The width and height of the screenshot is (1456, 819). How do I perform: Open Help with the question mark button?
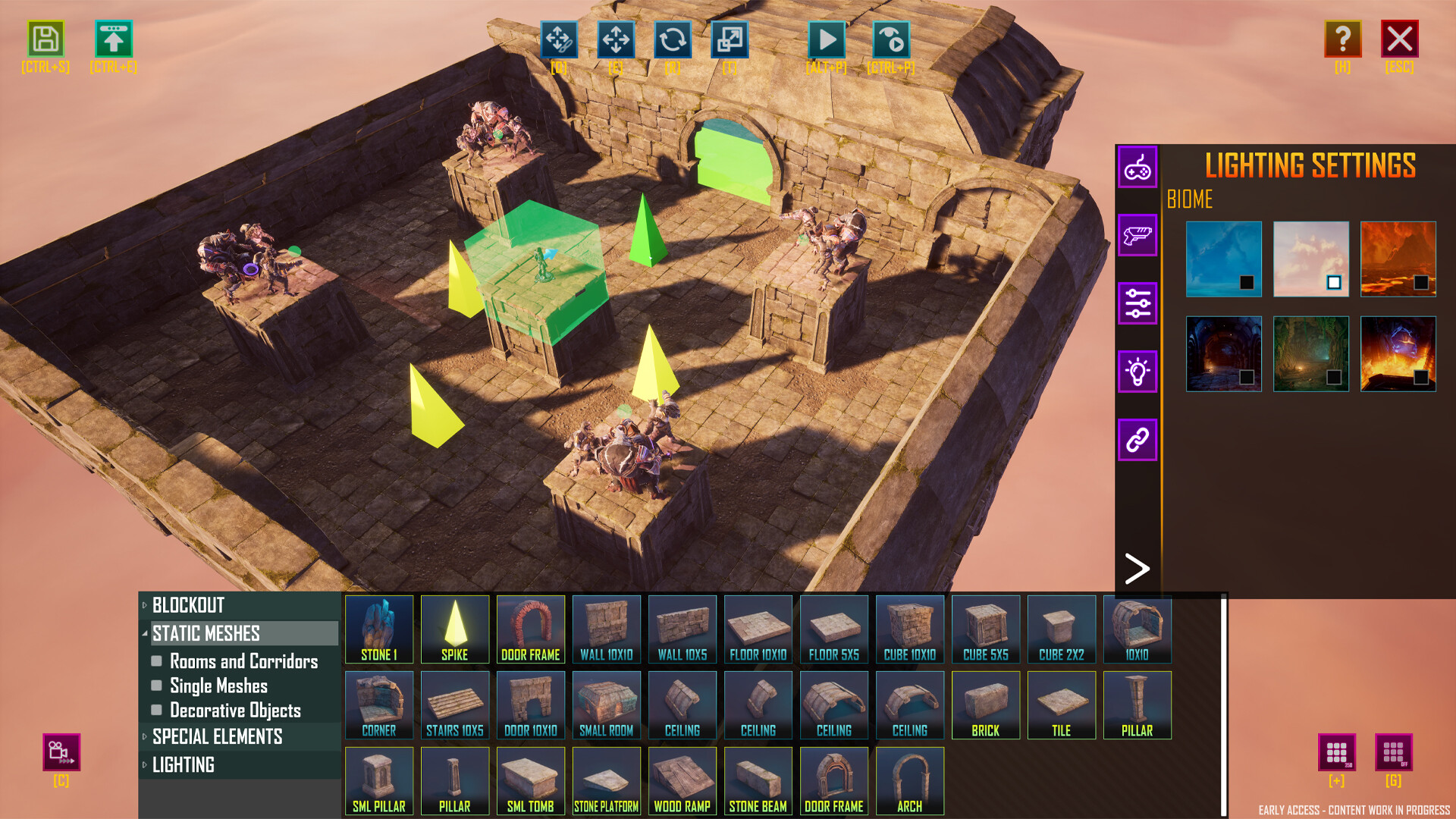pyautogui.click(x=1342, y=39)
